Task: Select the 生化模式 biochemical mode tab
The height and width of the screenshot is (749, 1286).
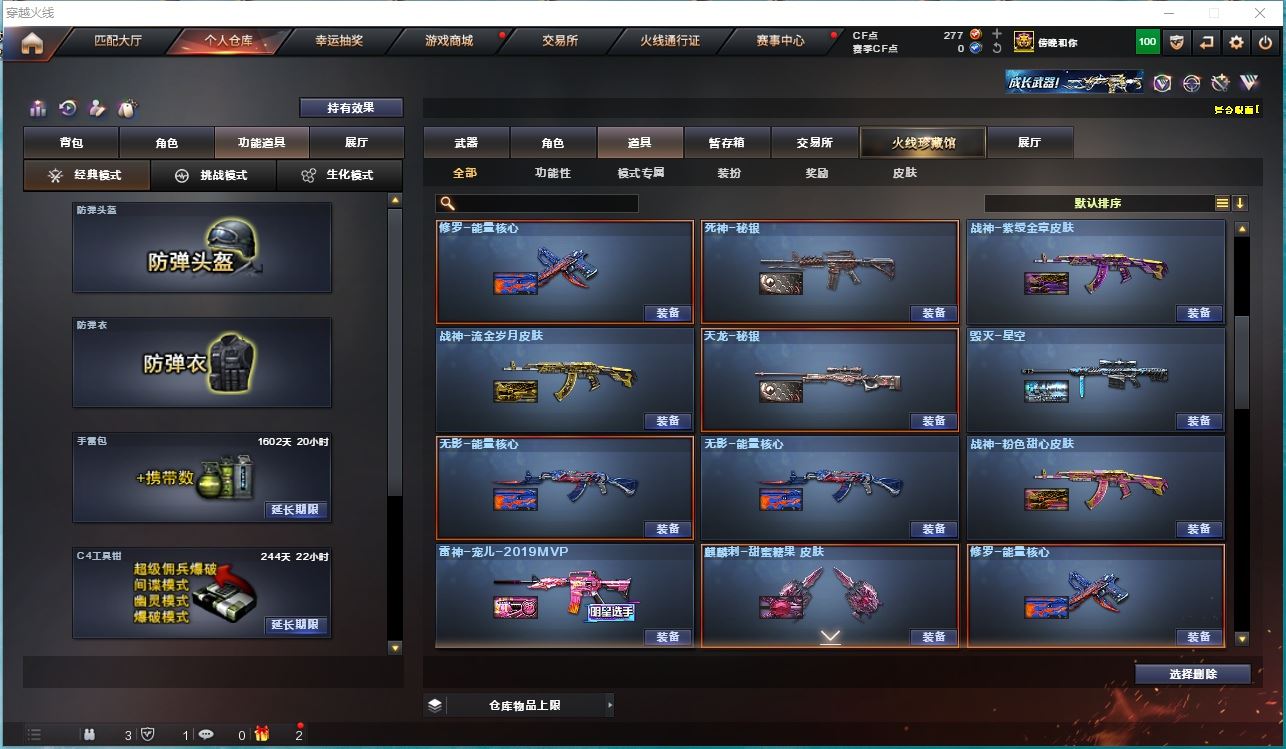Action: click(x=339, y=175)
